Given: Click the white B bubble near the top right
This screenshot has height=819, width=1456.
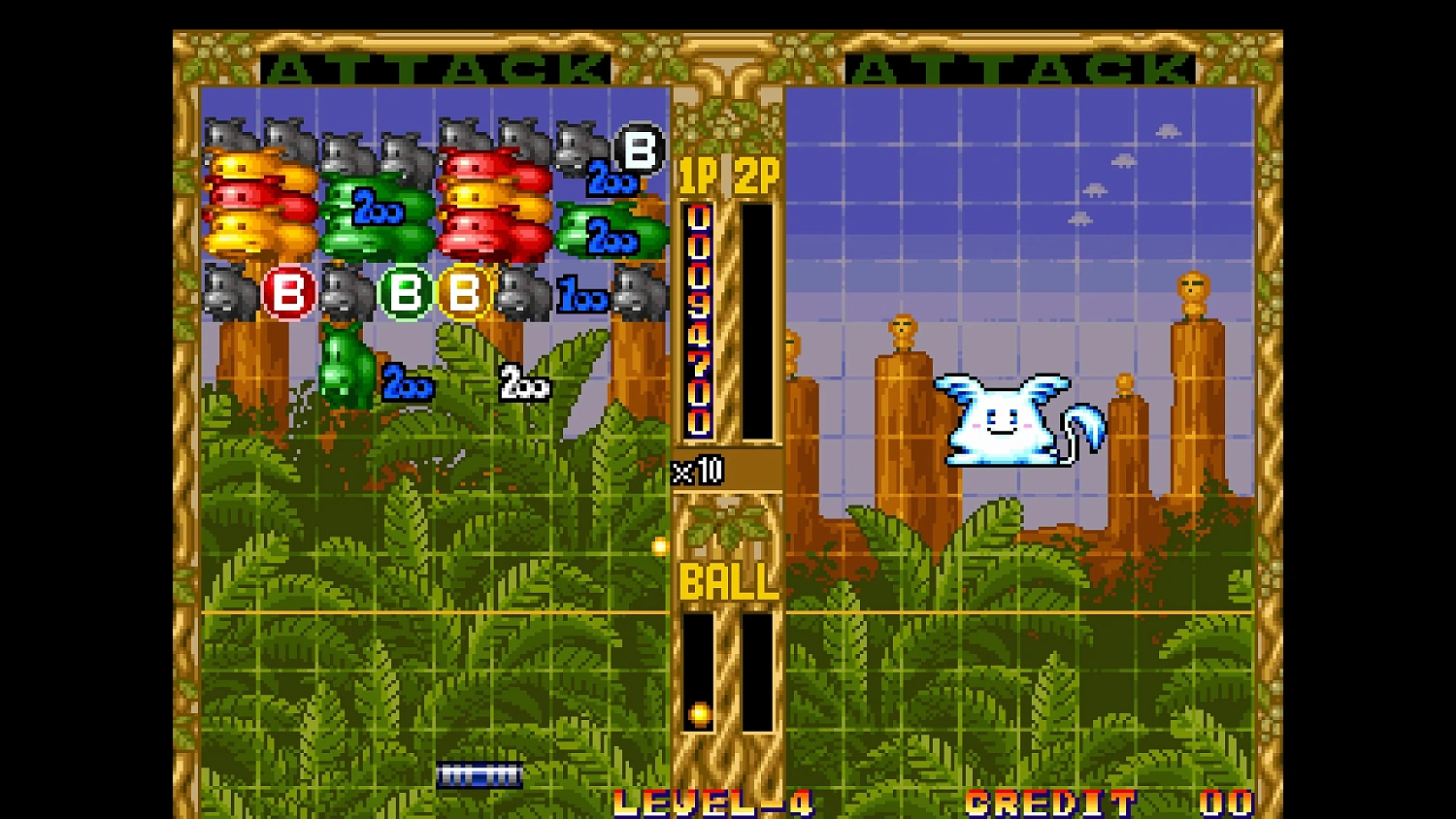Looking at the screenshot, I should tap(637, 150).
